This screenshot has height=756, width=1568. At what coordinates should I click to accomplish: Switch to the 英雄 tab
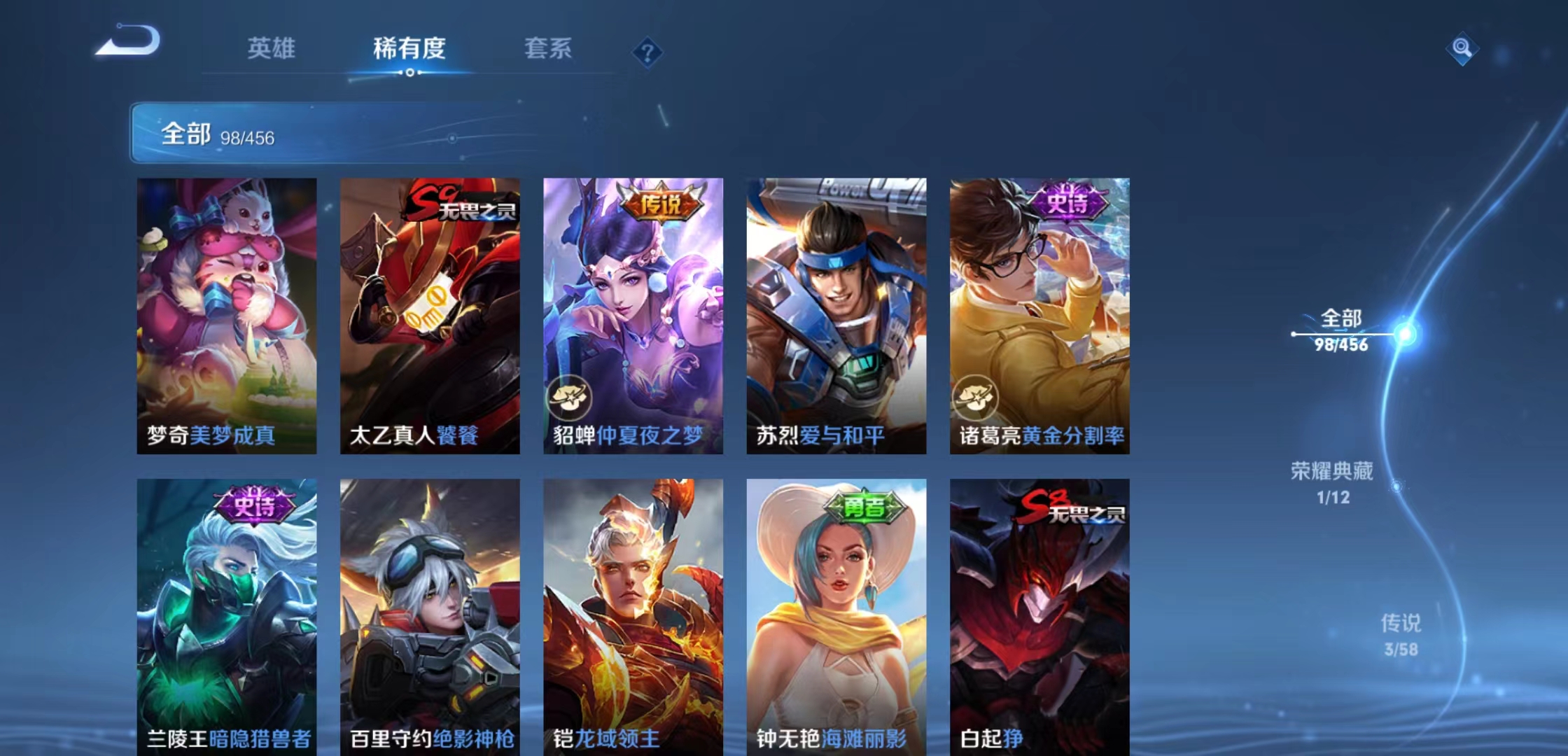272,49
